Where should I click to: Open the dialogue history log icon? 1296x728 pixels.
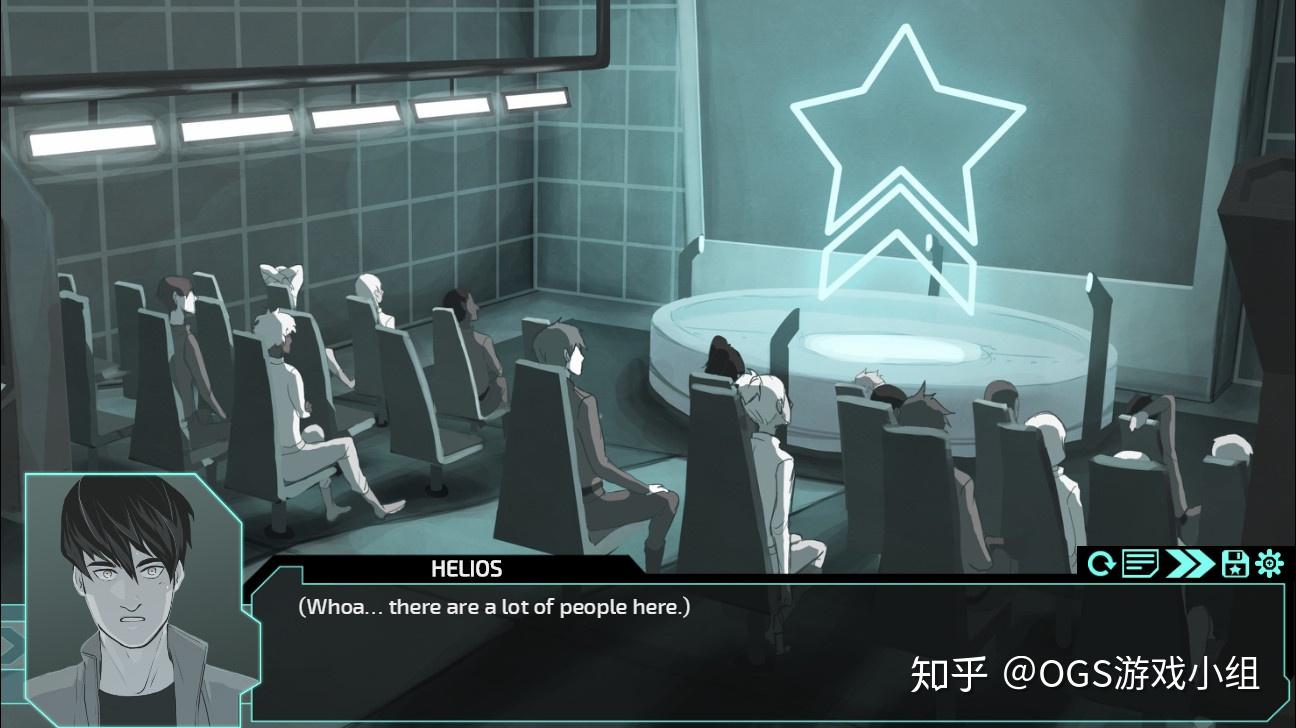[x=1139, y=565]
